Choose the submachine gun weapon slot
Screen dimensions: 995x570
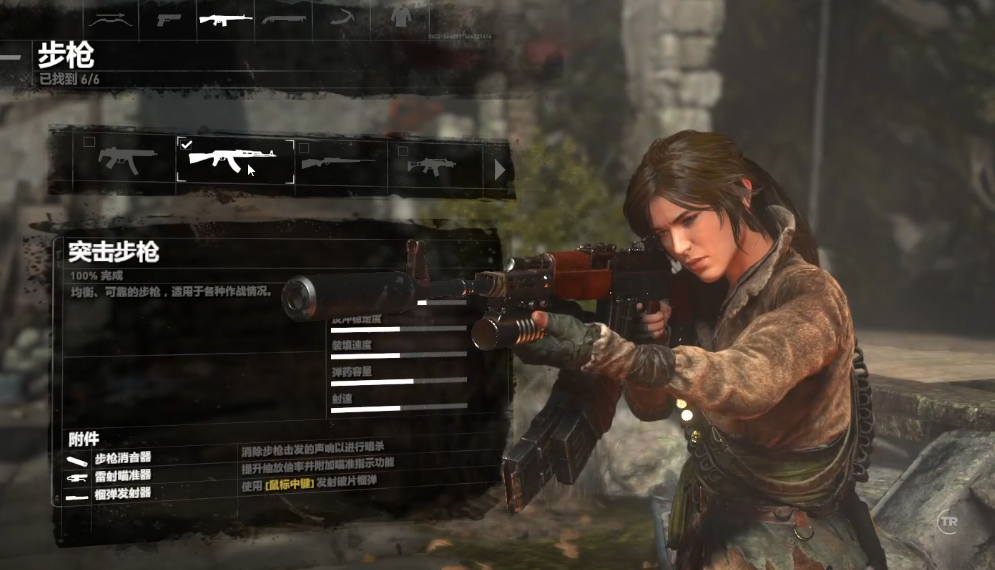coord(126,161)
